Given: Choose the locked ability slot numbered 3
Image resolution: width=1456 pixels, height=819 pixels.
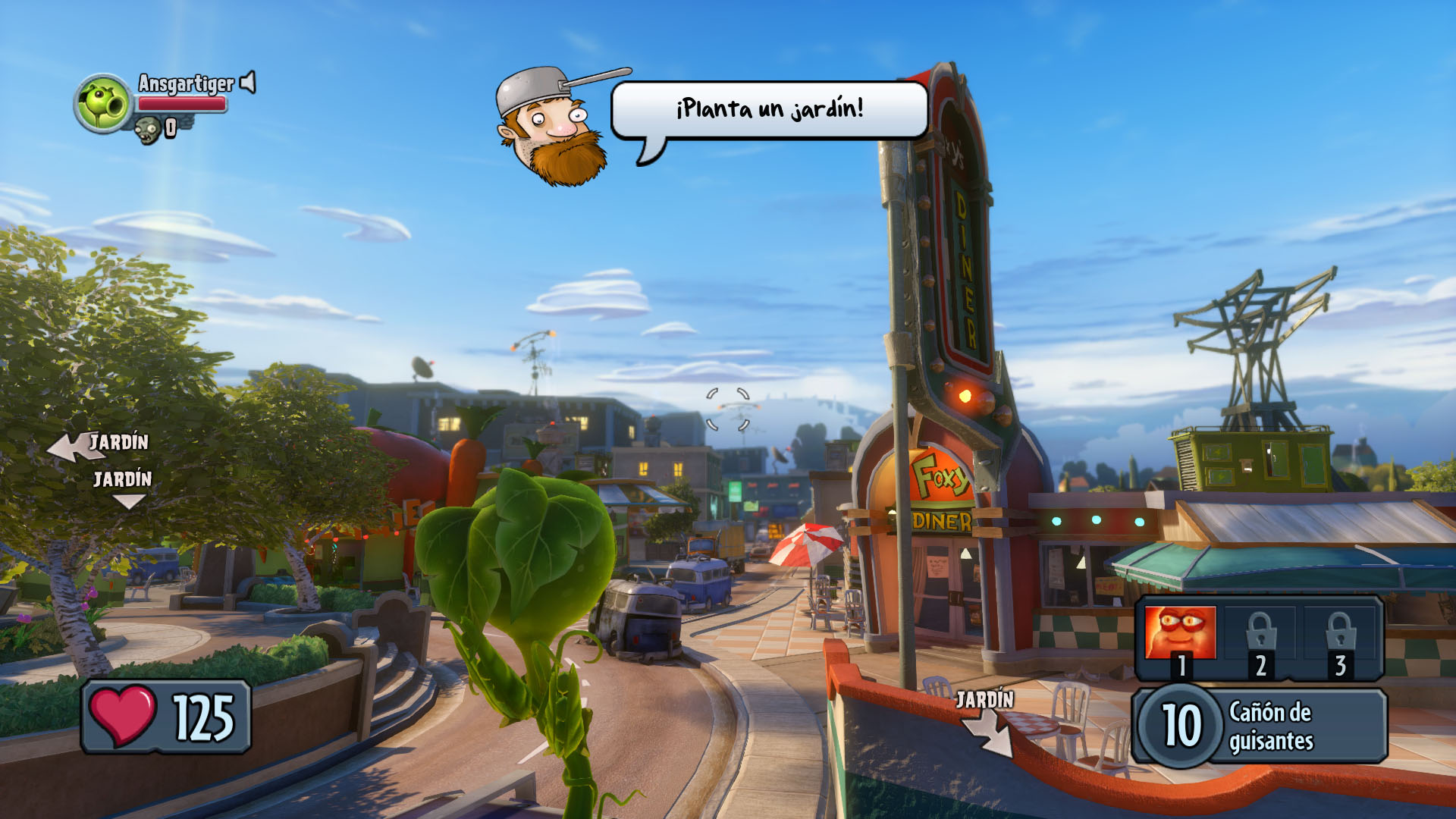Looking at the screenshot, I should click(1340, 639).
